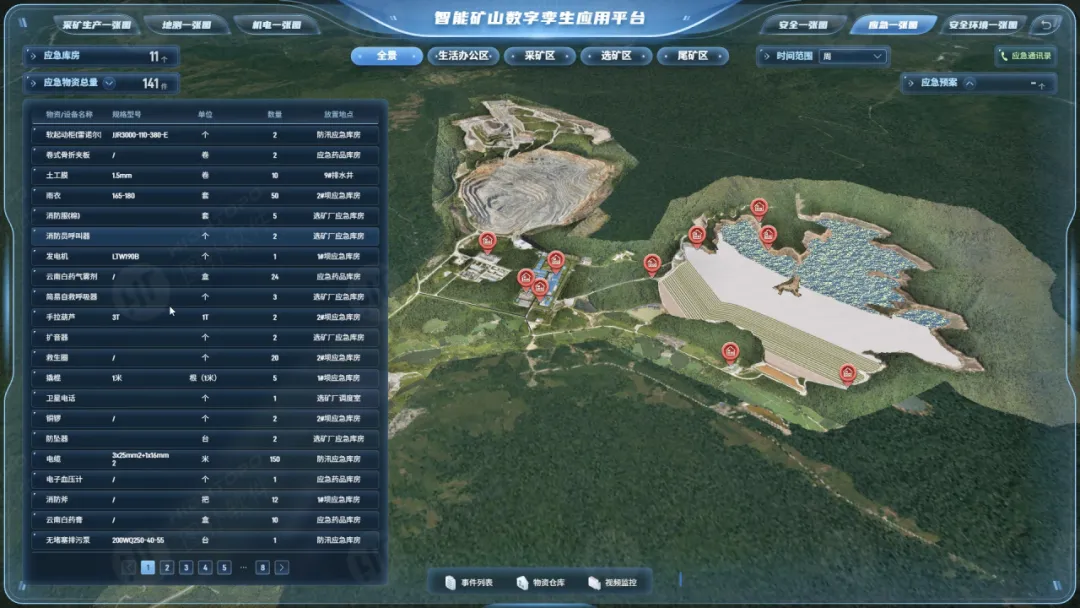Open the 应急通讯录 contacts button
This screenshot has height=608, width=1080.
click(x=1025, y=57)
